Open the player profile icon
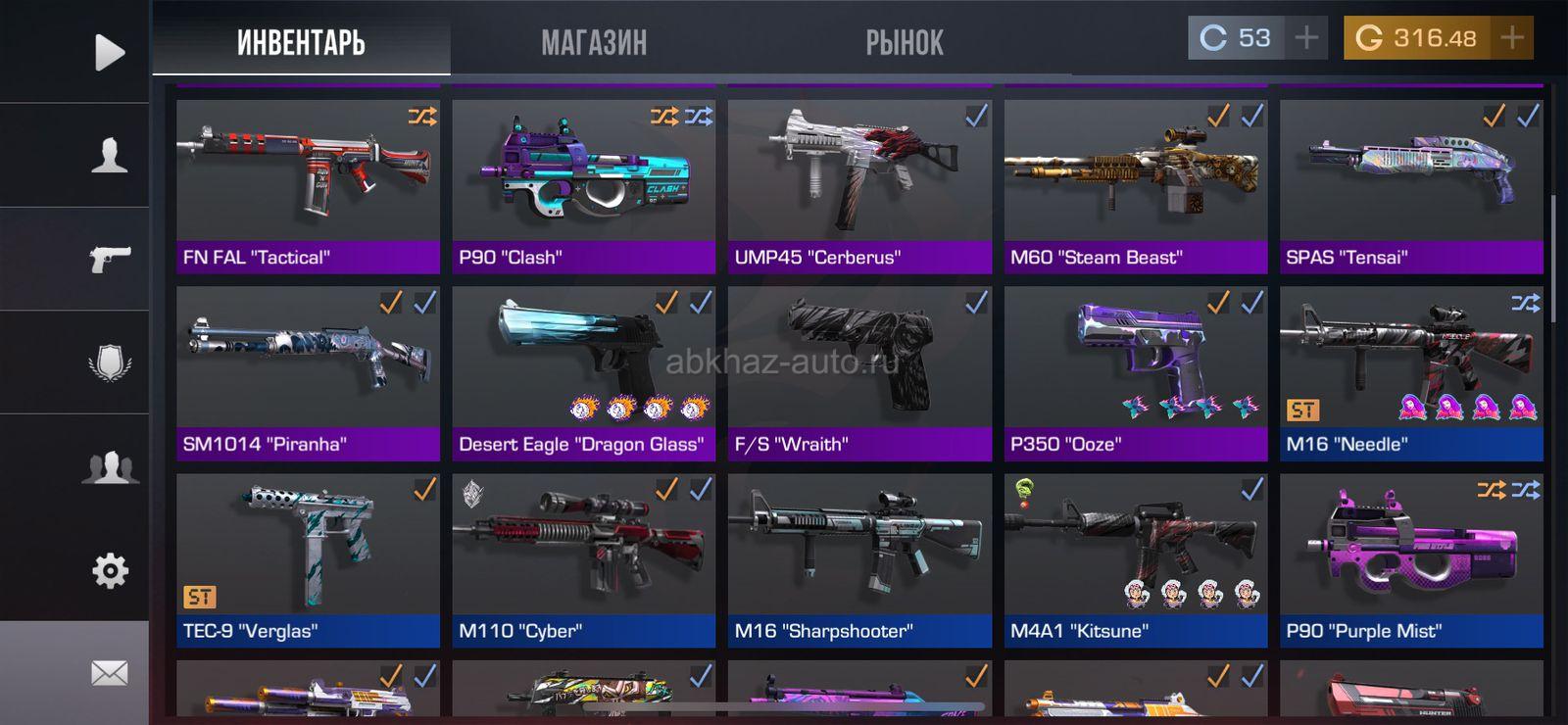Screen dimensions: 1568x725 (x=109, y=155)
